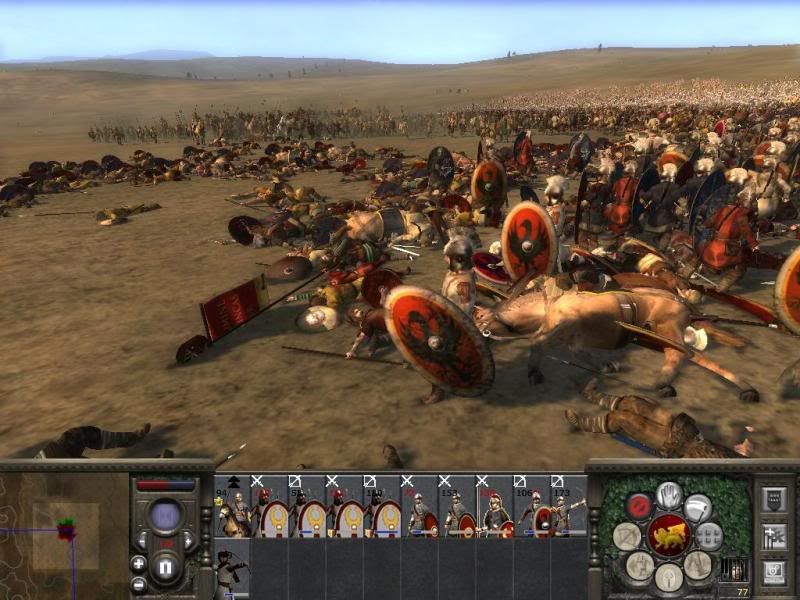Choose the unit card showing 153 soldiers
This screenshot has width=800, height=600.
(458, 507)
